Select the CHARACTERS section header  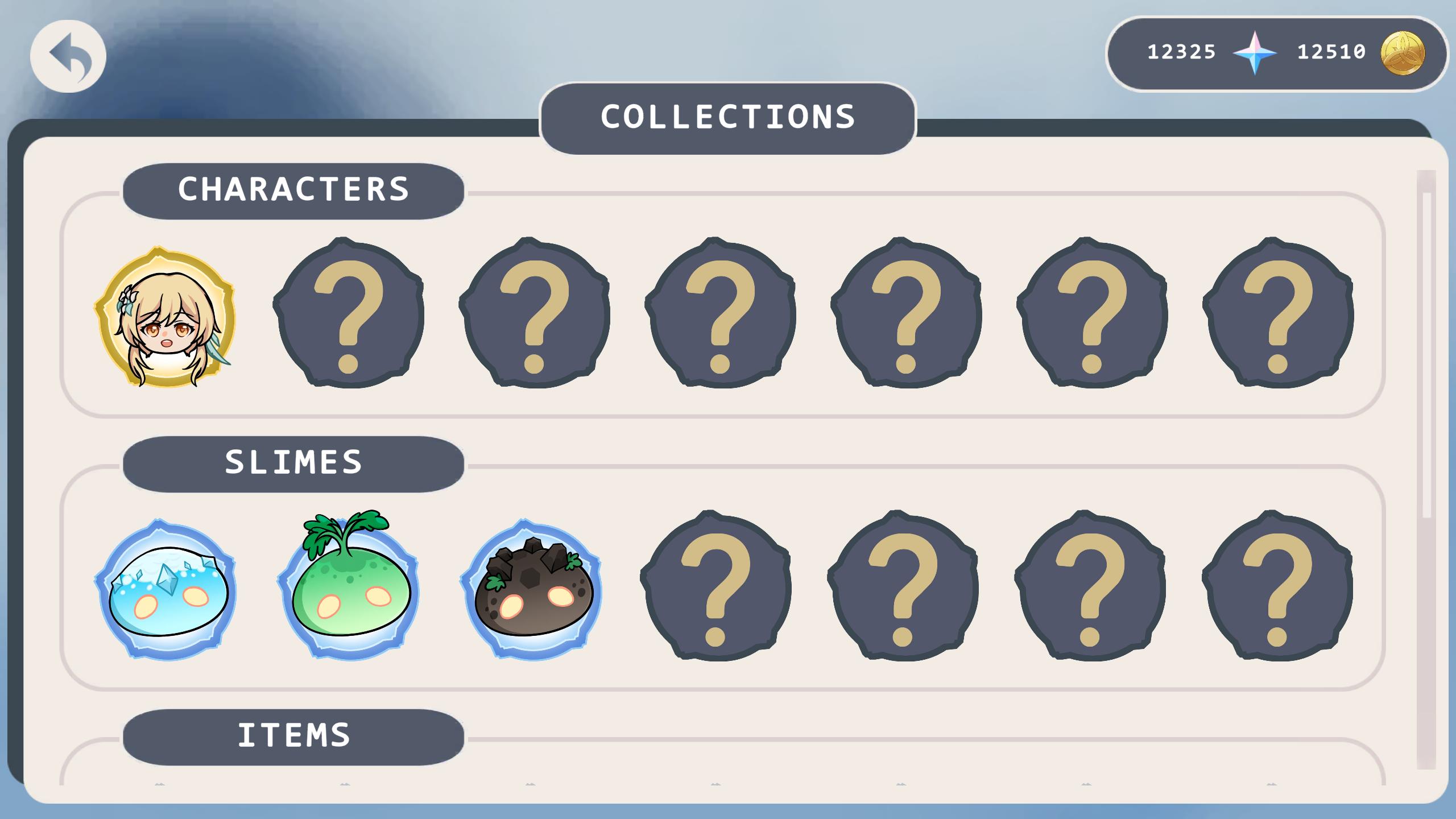(x=293, y=191)
